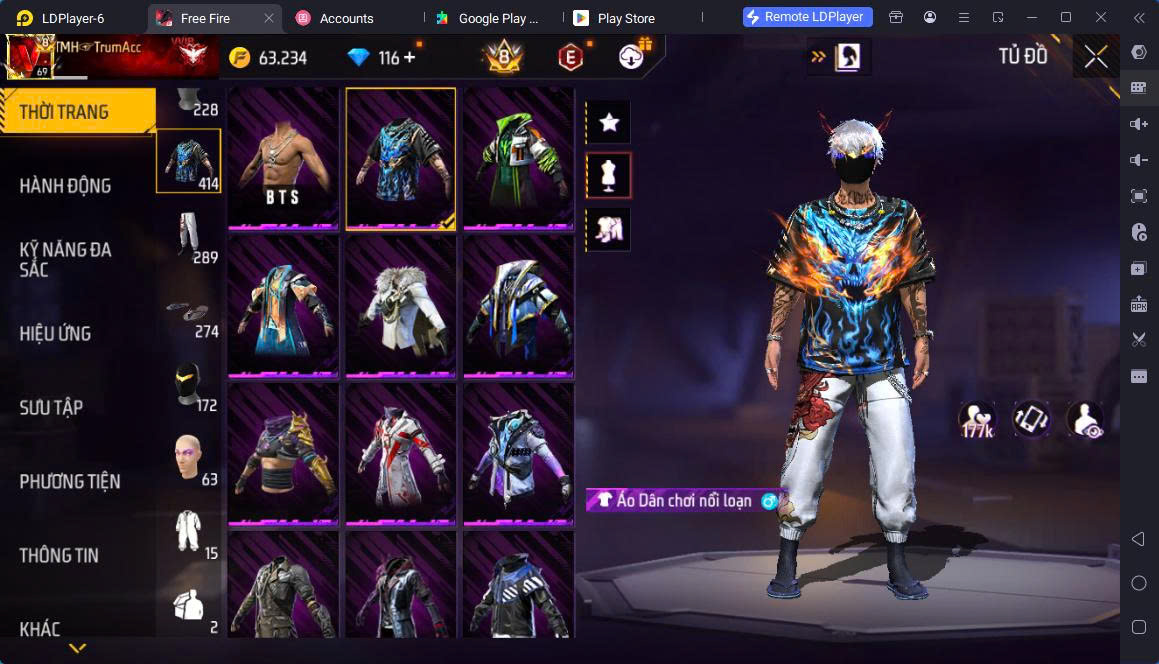
Task: Open the star favorites filter
Action: click(x=608, y=123)
